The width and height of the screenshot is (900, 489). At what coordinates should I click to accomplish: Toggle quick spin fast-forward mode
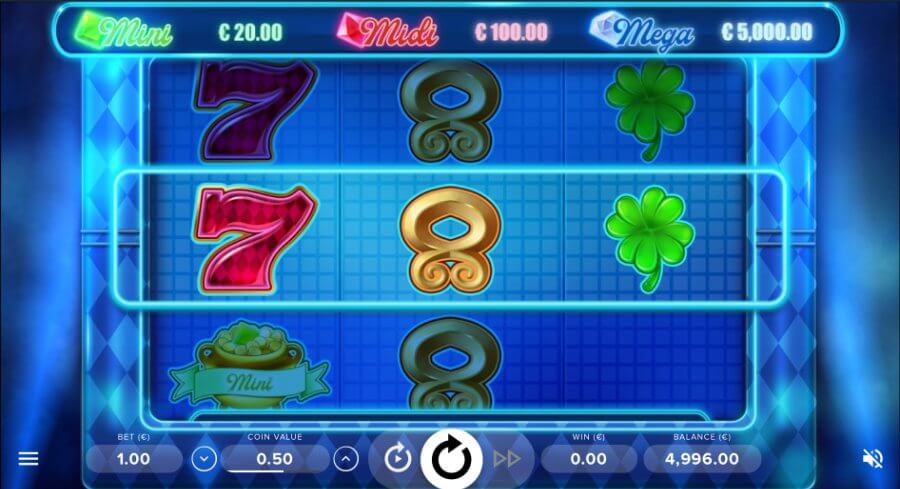507,459
